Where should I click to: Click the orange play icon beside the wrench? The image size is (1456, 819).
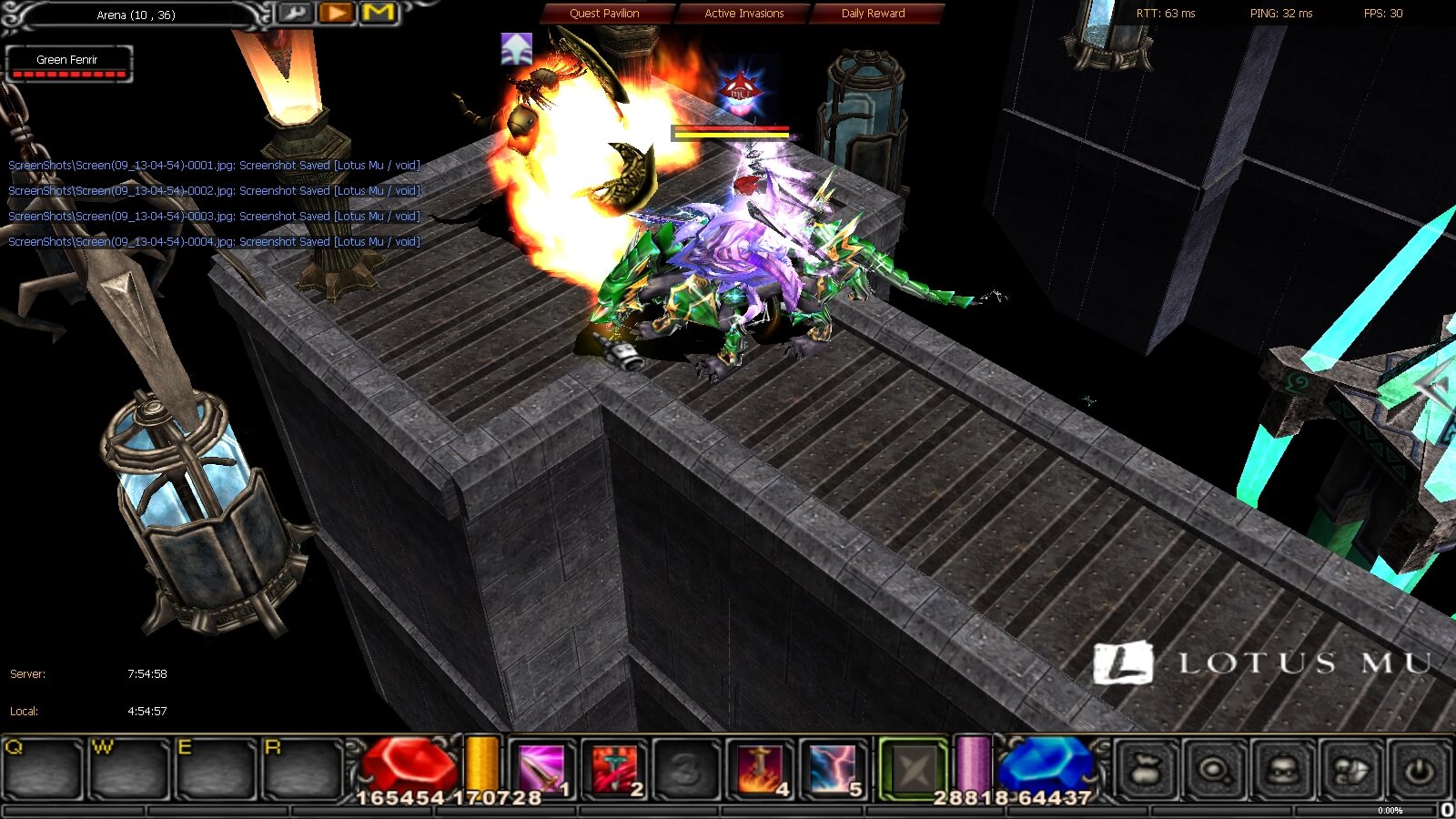click(x=335, y=13)
